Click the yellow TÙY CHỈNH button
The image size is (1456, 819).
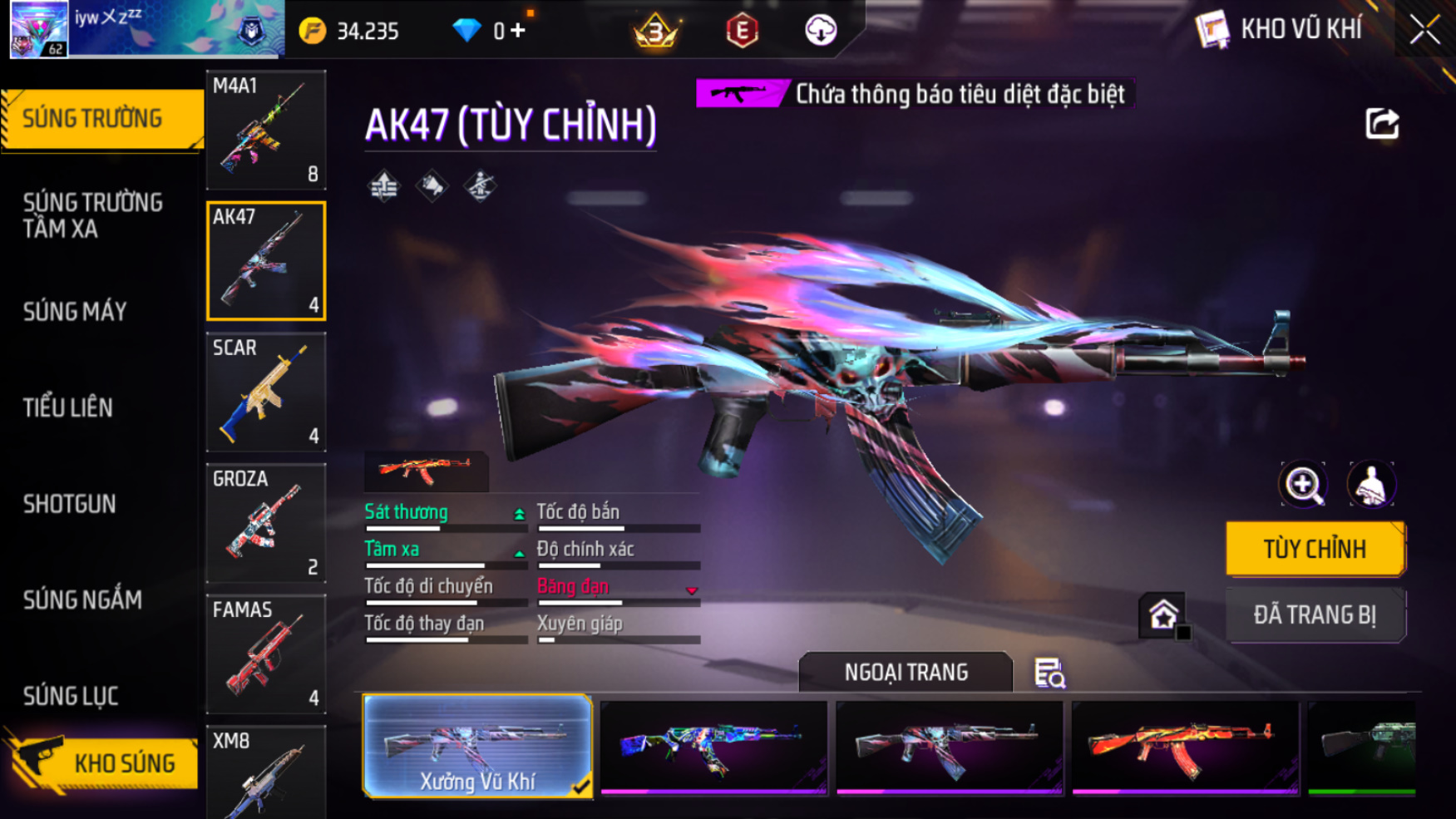[x=1314, y=549]
